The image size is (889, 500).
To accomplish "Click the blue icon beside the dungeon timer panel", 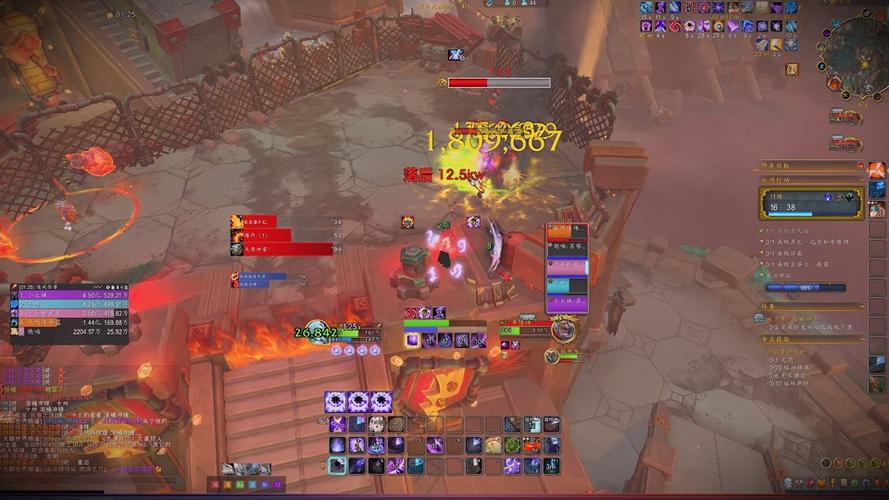I will [x=877, y=189].
